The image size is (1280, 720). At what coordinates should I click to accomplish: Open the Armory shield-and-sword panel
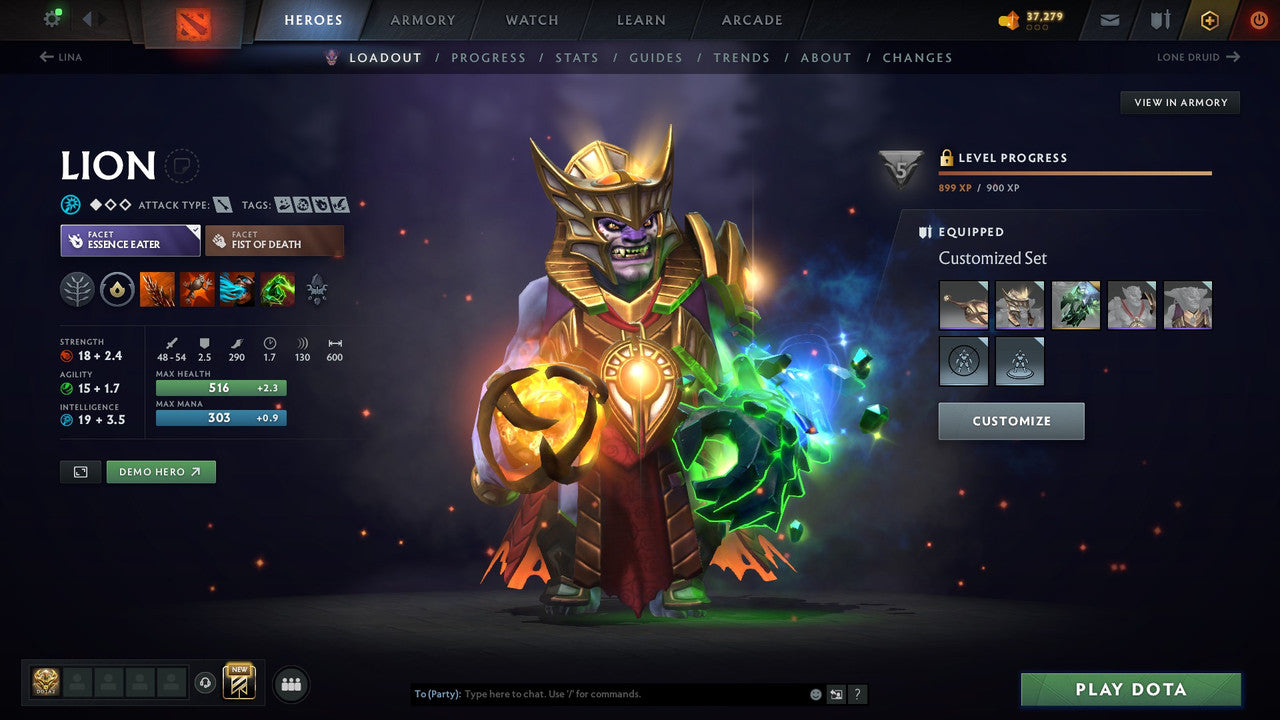[x=1158, y=19]
